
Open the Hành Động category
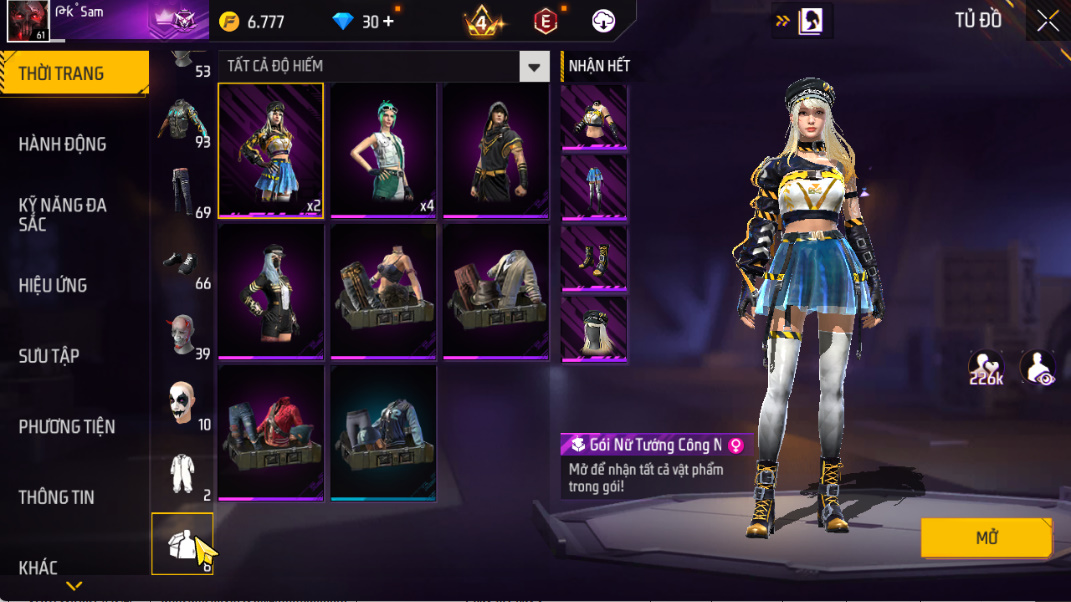pos(63,144)
